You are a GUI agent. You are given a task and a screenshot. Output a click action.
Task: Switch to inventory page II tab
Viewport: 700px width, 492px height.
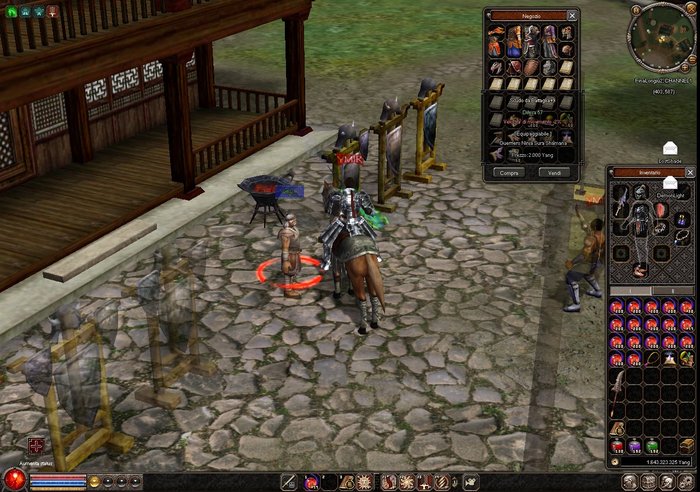(673, 291)
